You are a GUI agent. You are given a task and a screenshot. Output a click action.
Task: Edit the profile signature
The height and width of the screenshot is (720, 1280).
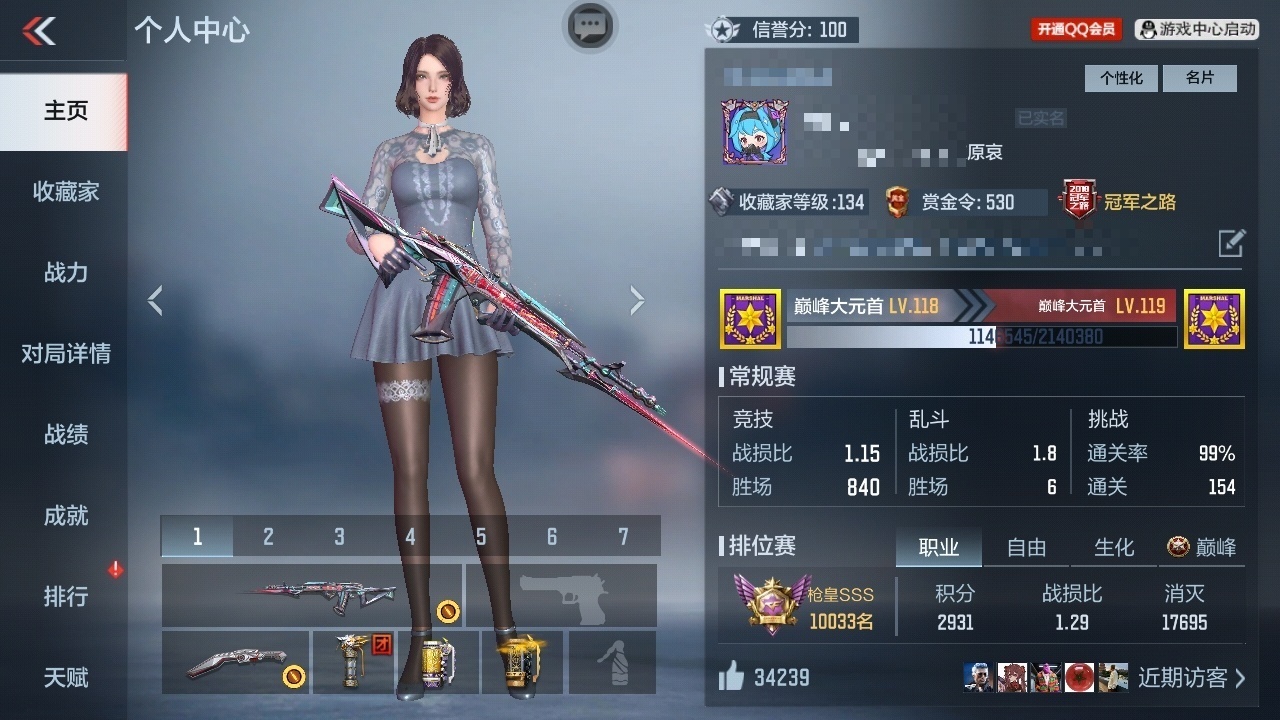point(1232,243)
